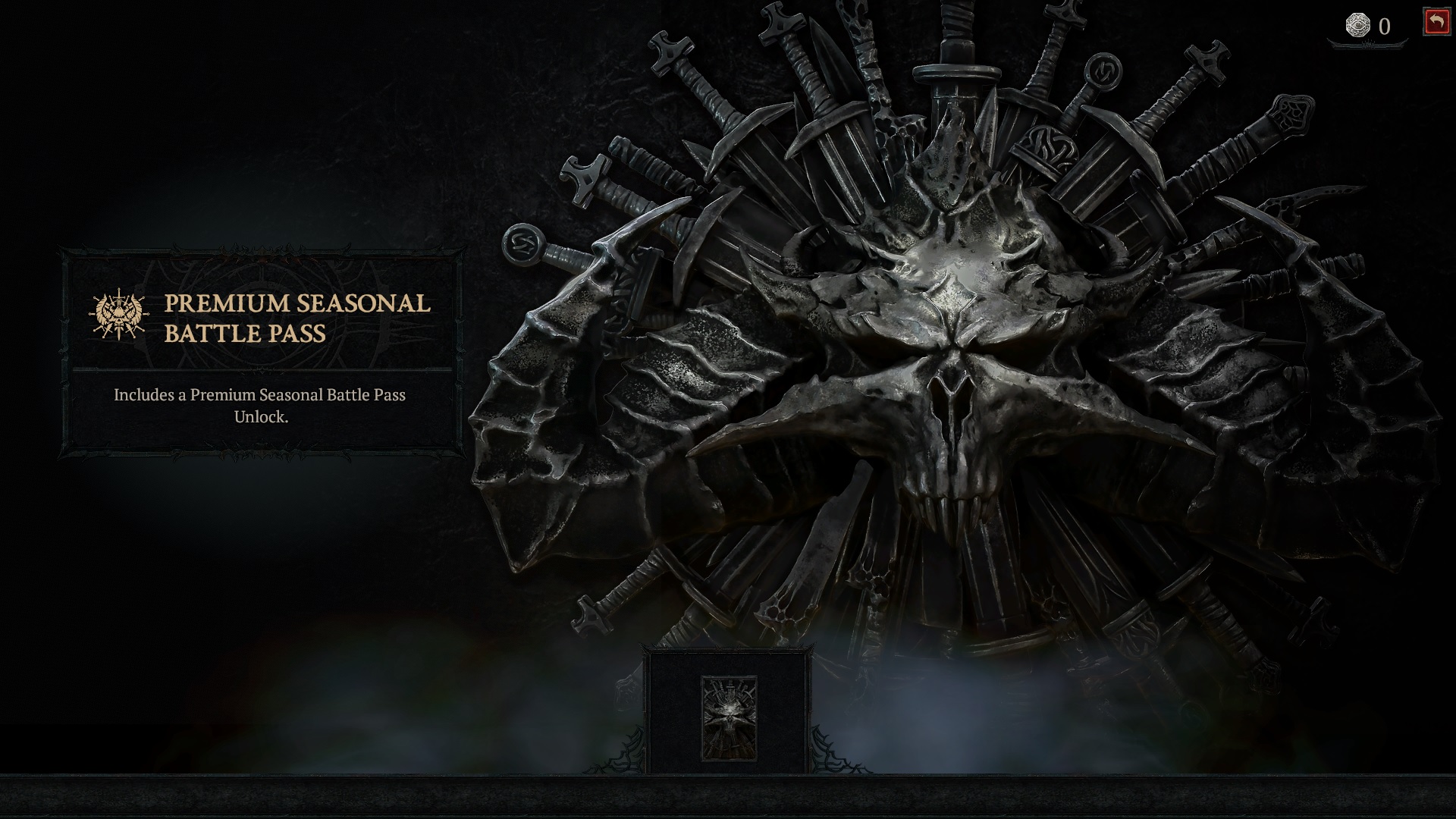Click the divider line under the pass title
The width and height of the screenshot is (1456, 819).
point(262,369)
